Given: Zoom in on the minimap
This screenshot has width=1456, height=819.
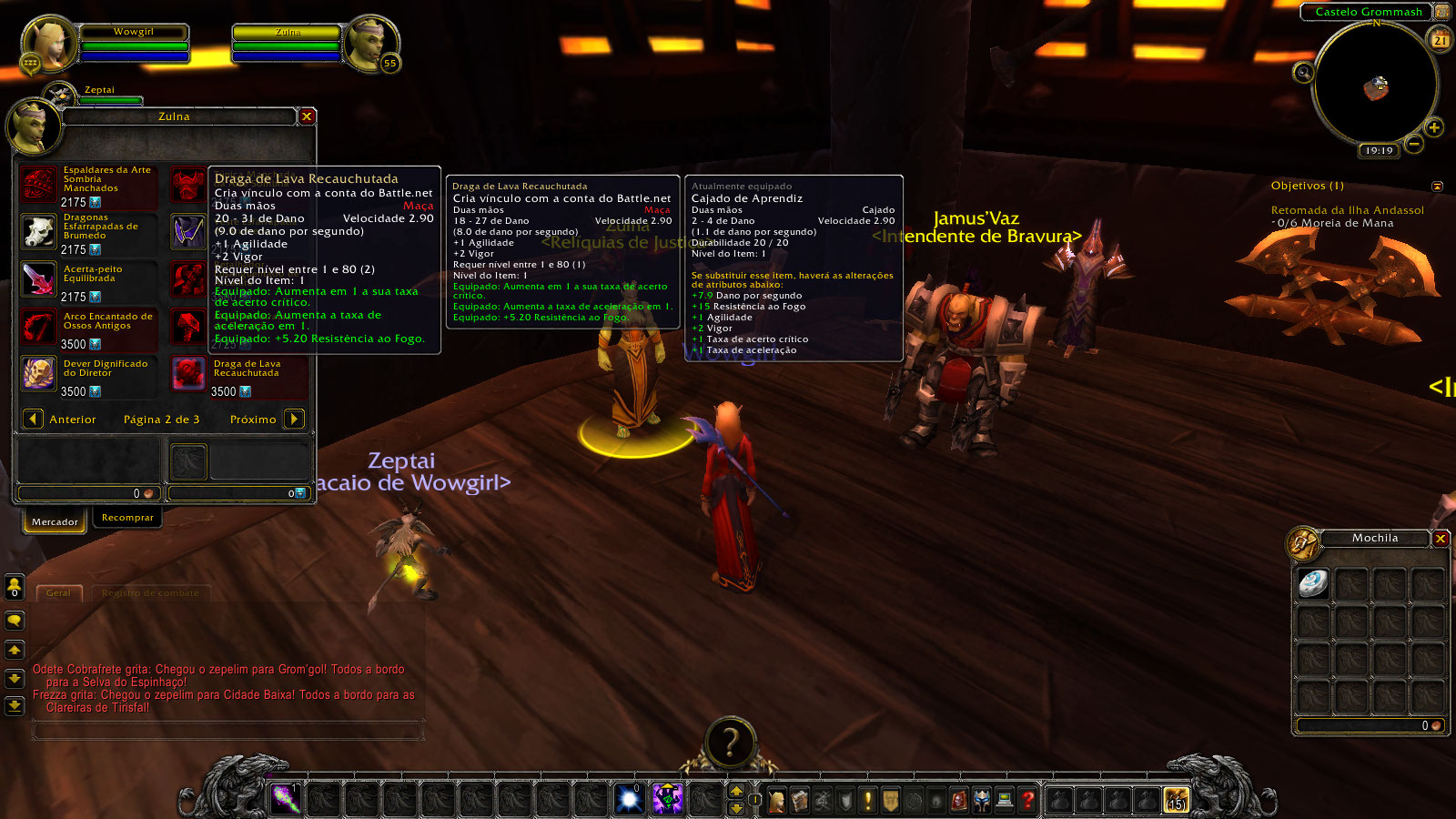Looking at the screenshot, I should (x=1434, y=127).
